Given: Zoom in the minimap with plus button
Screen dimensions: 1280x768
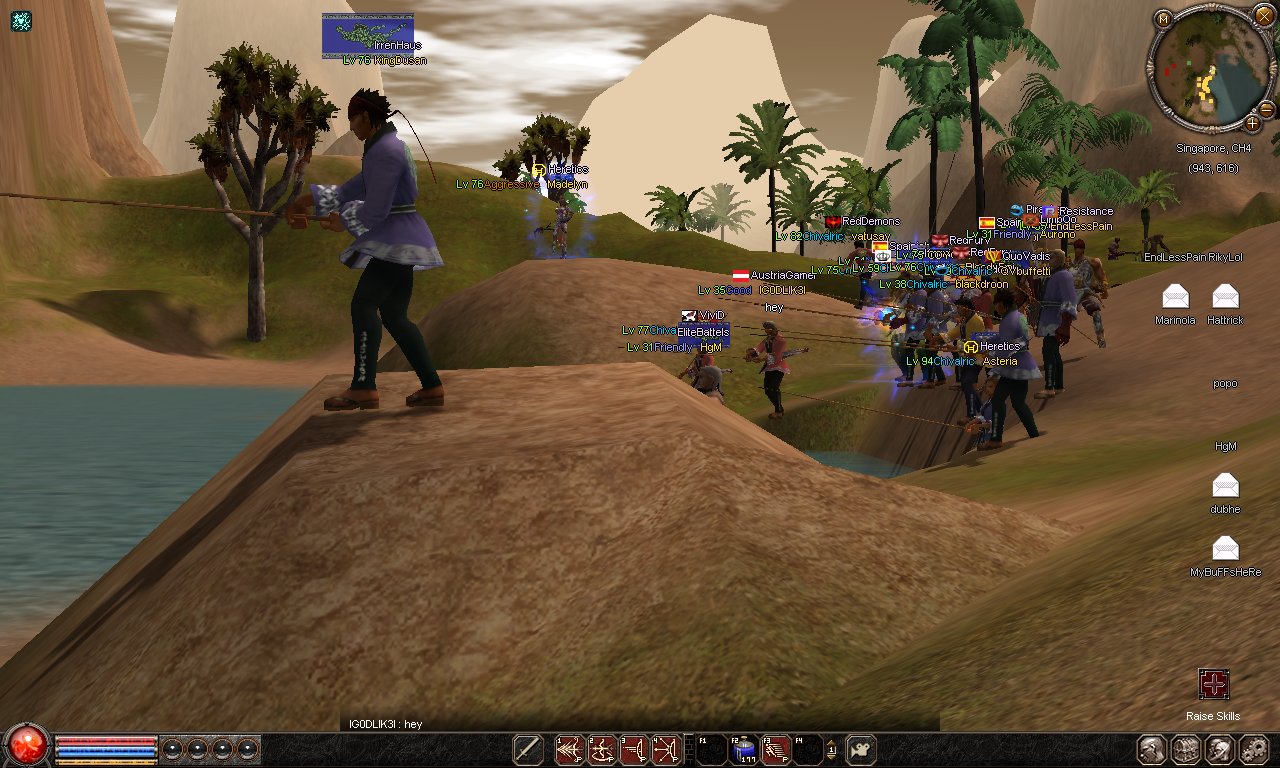Looking at the screenshot, I should [1252, 123].
